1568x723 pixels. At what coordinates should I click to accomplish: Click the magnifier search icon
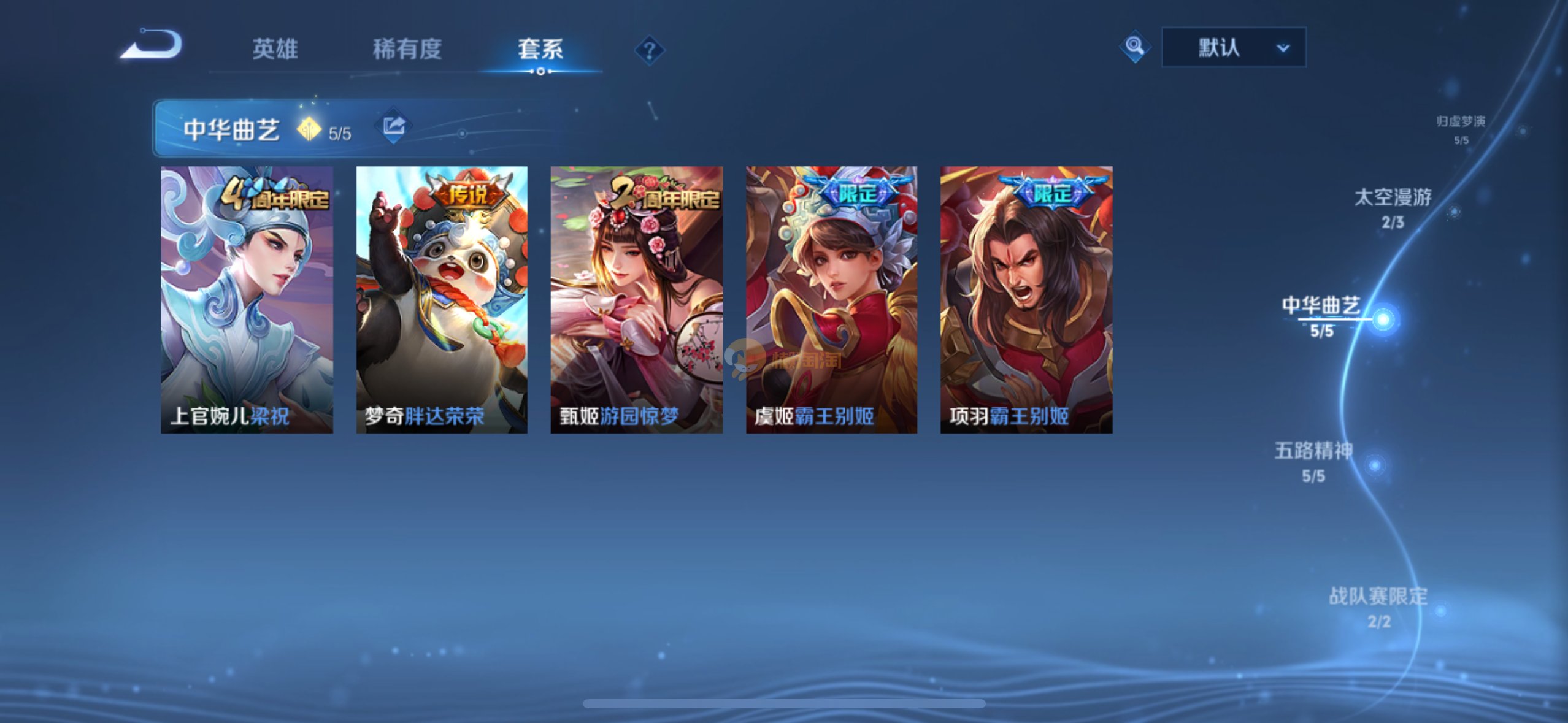[x=1134, y=47]
